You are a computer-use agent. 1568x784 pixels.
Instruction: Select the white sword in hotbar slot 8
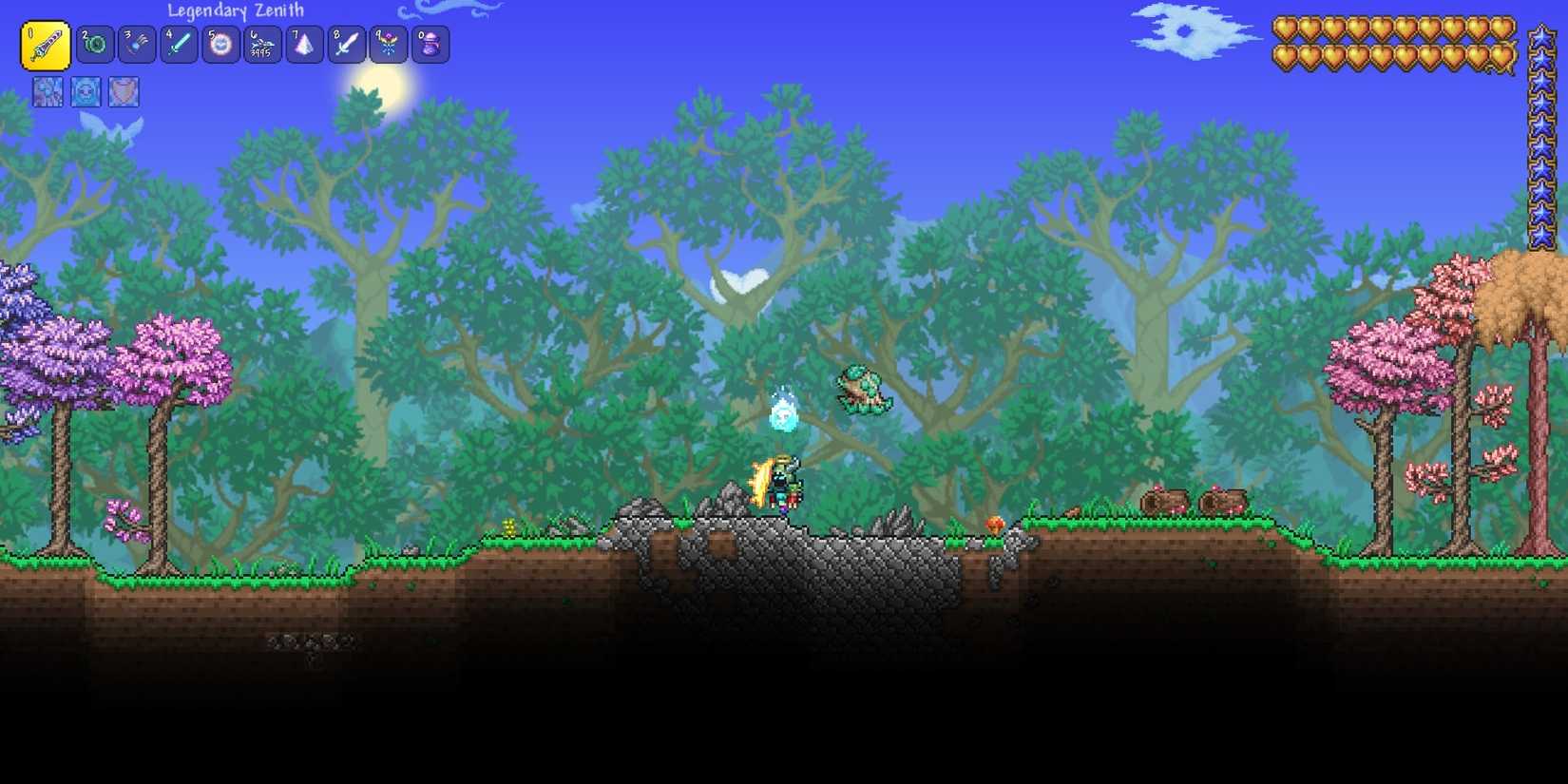[346, 44]
